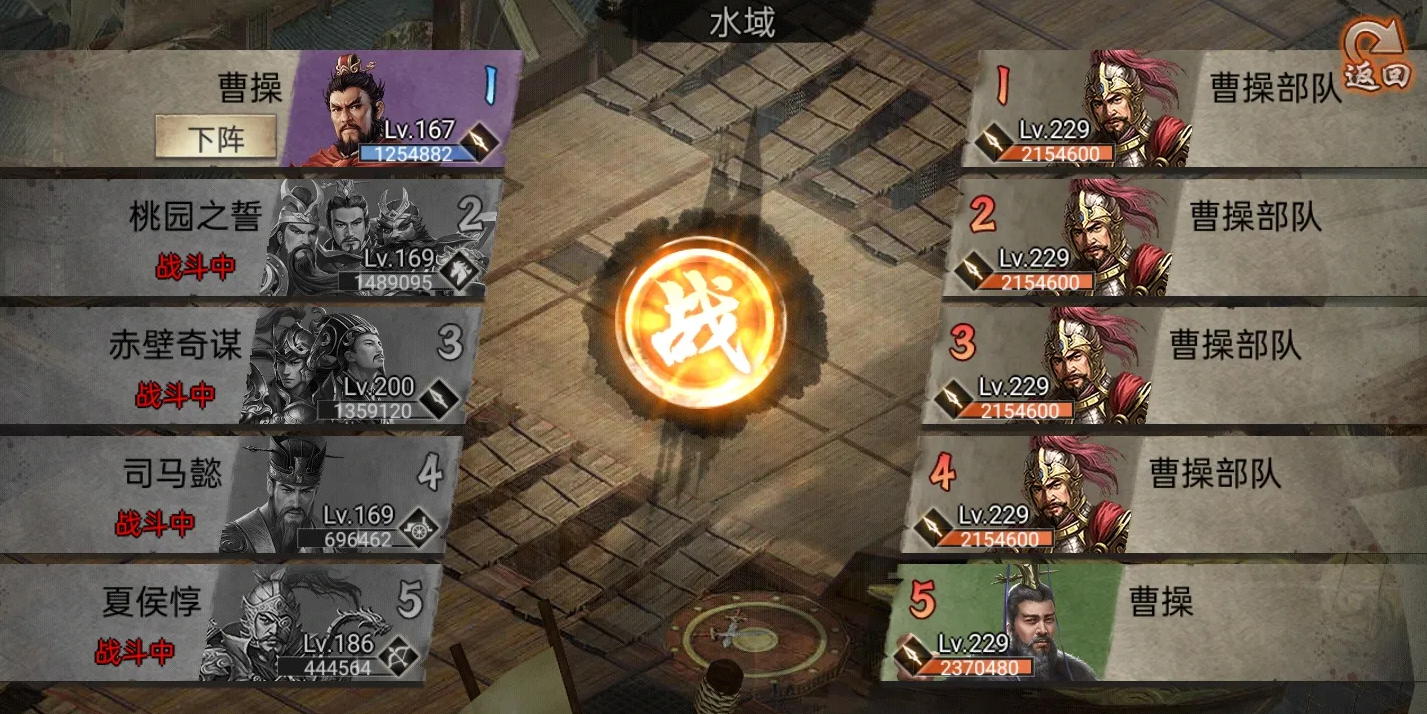Click the 返回 back button

tap(1377, 60)
